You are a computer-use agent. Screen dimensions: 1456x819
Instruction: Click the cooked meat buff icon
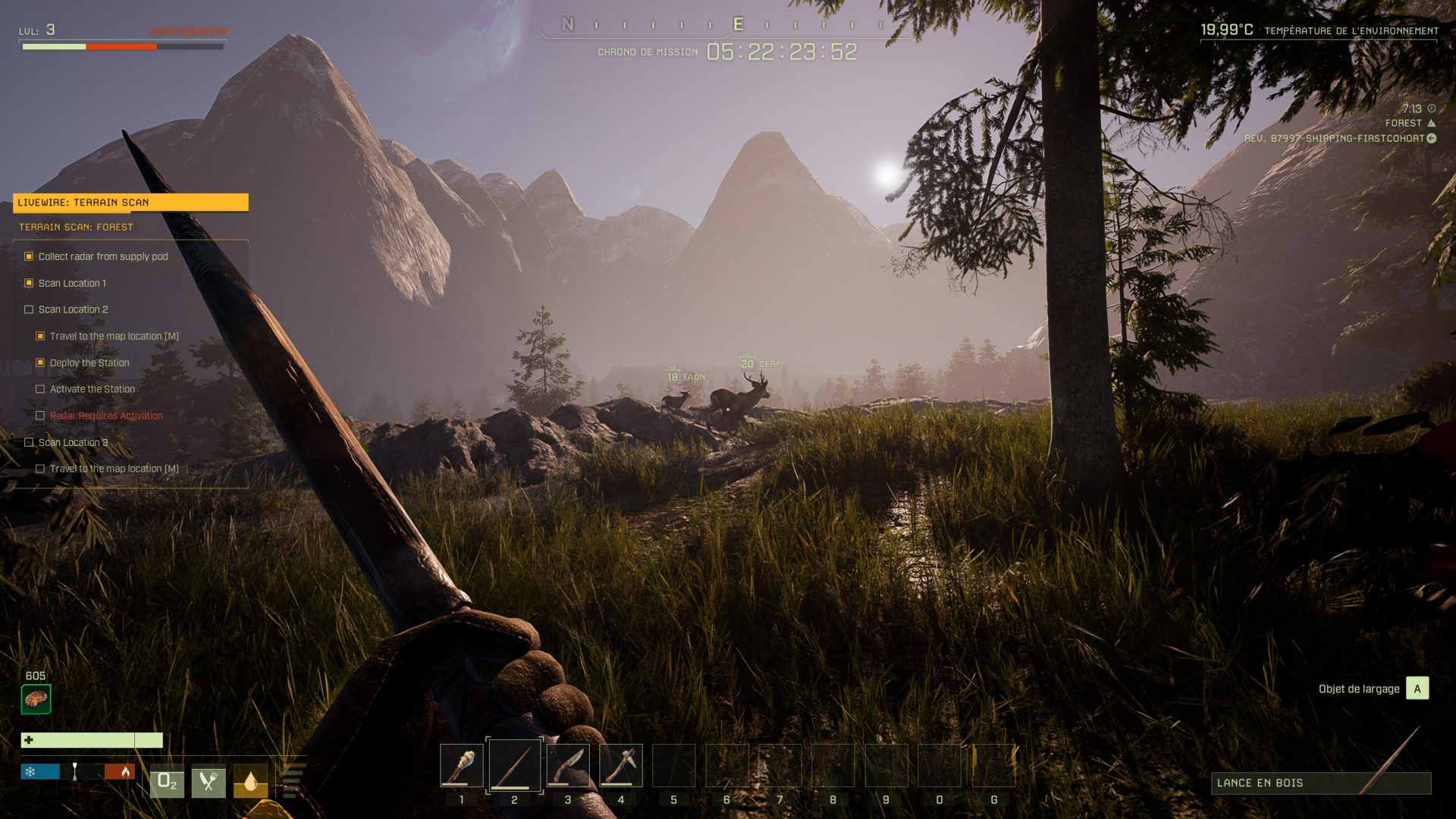[36, 698]
